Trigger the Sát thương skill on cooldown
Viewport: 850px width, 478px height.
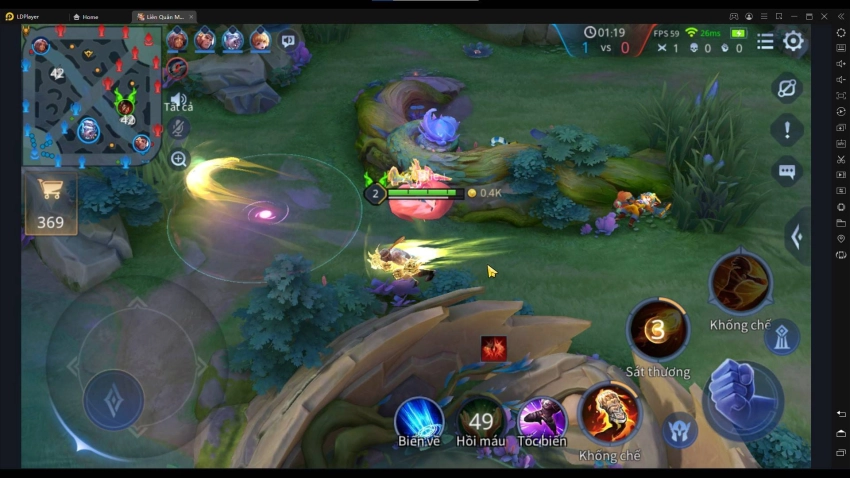pyautogui.click(x=657, y=329)
